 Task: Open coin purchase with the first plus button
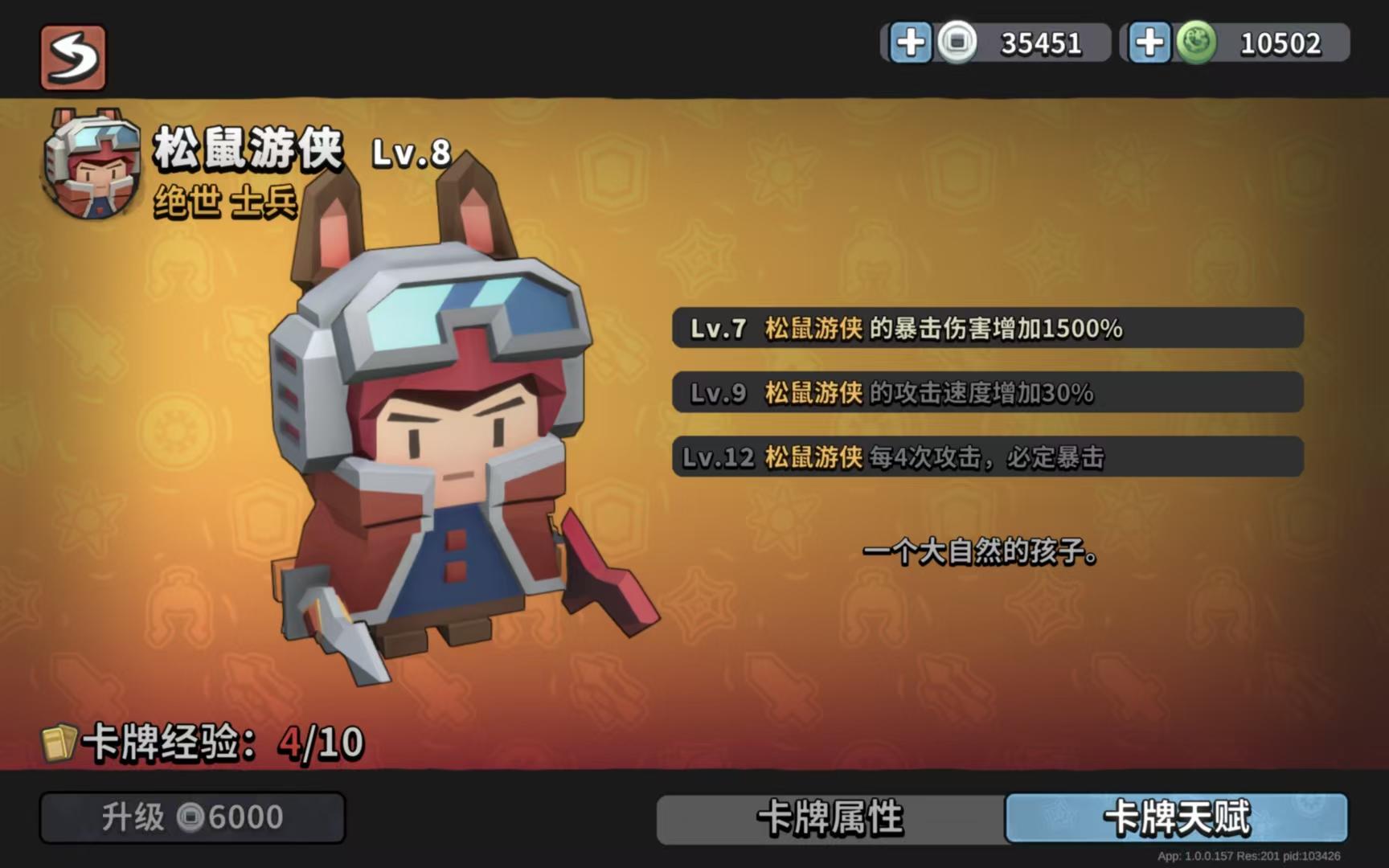(912, 43)
